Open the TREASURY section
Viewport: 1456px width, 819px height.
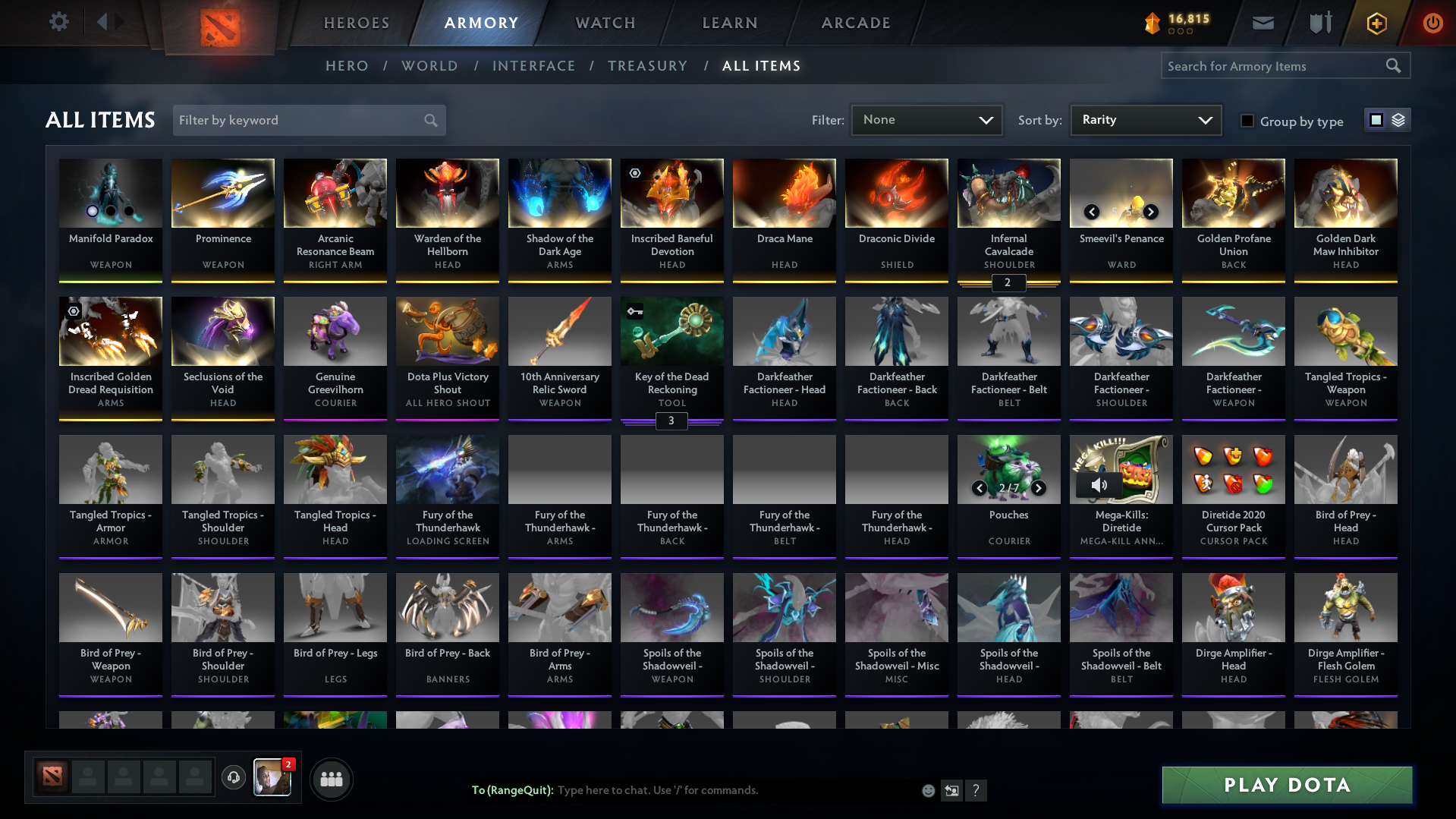coord(647,66)
